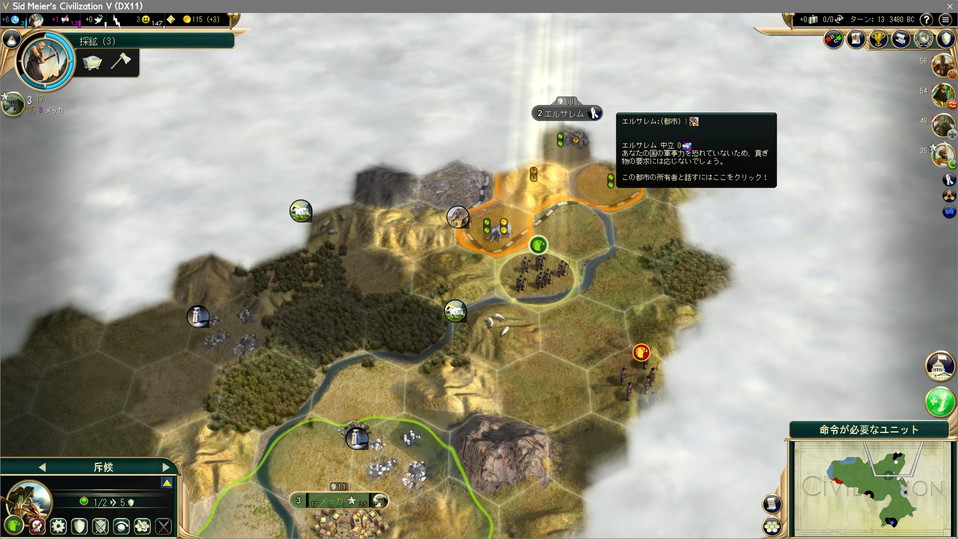Open the capitol building notification icon
The image size is (958, 539).
940,366
